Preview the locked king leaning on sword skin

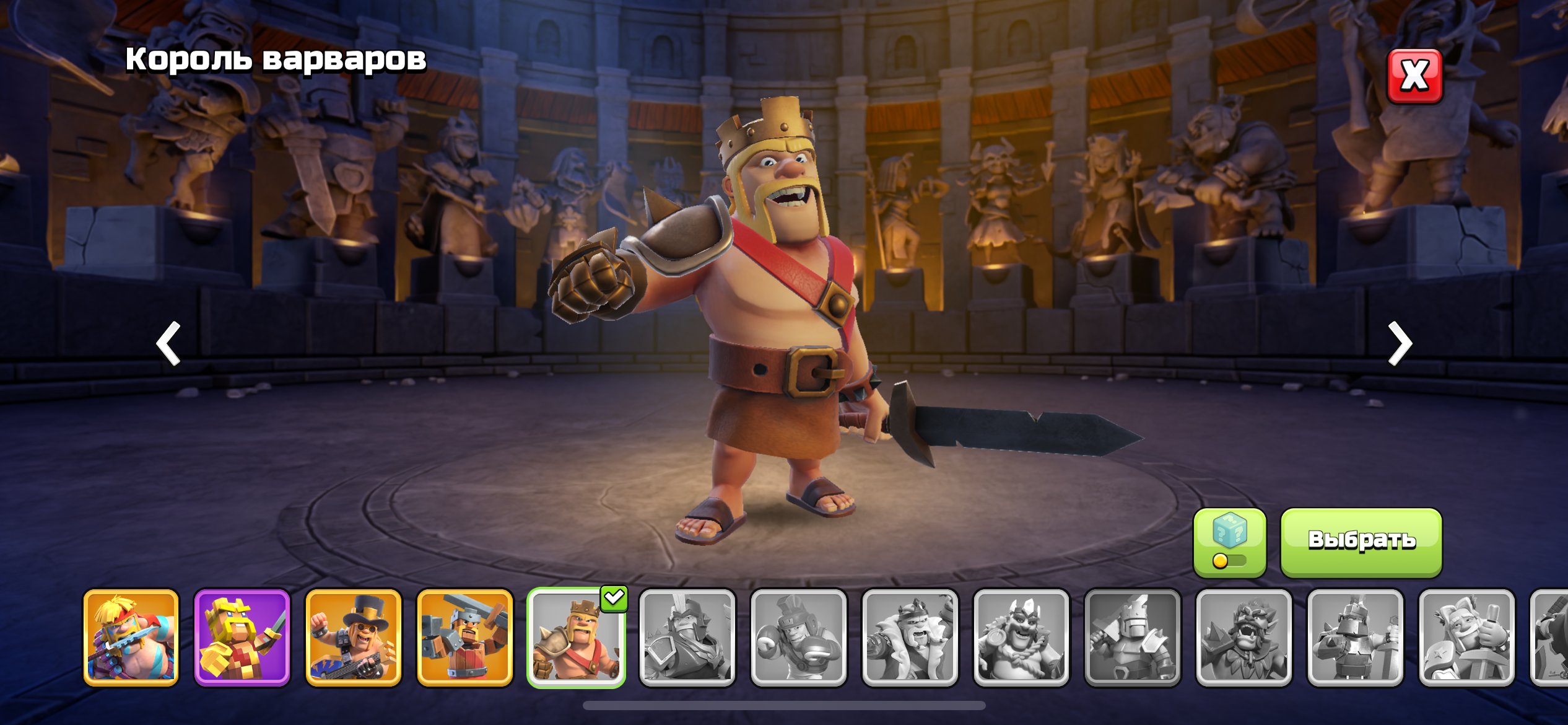click(x=1466, y=638)
